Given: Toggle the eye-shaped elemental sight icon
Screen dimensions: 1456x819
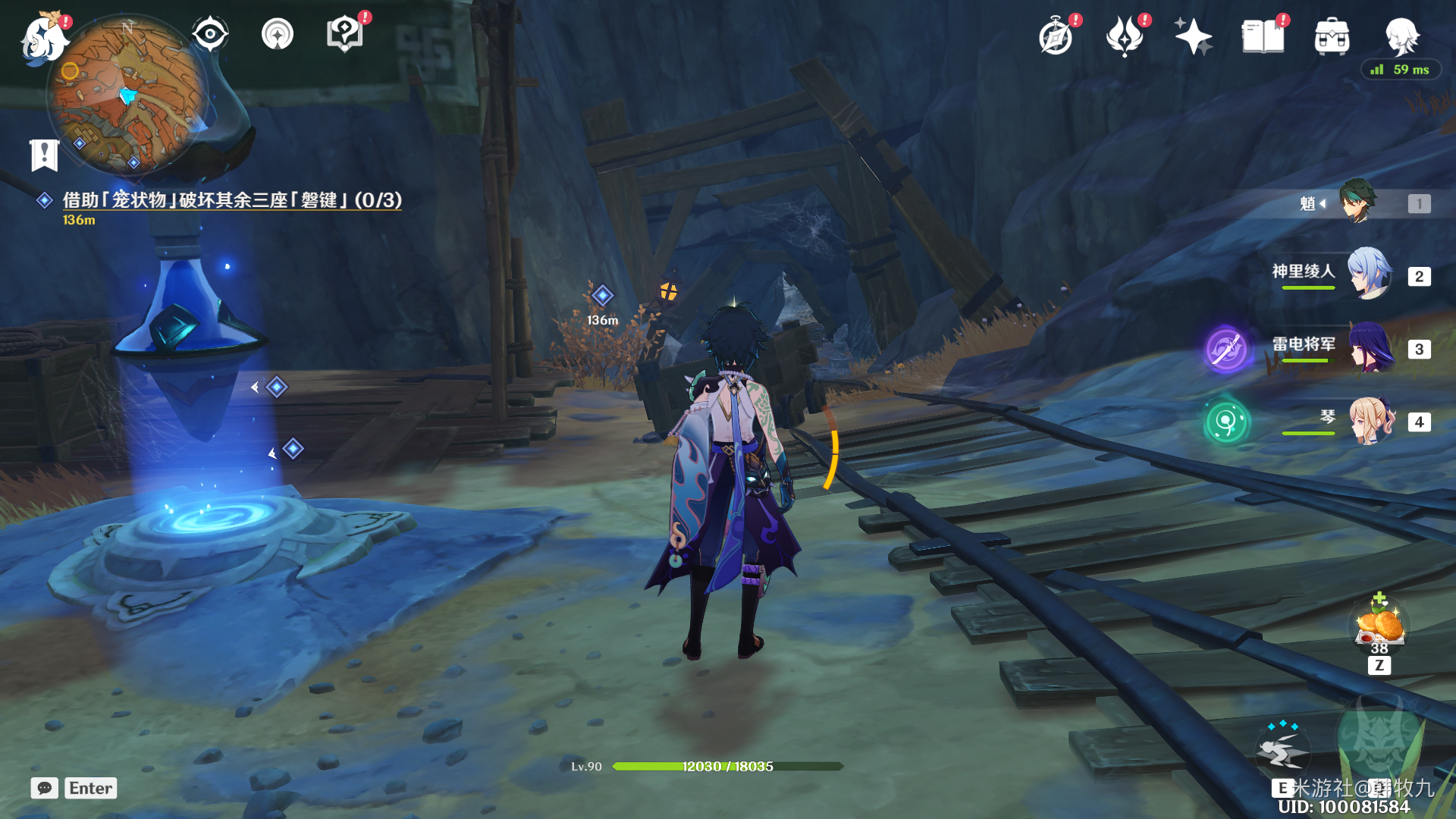Looking at the screenshot, I should pos(209,34).
